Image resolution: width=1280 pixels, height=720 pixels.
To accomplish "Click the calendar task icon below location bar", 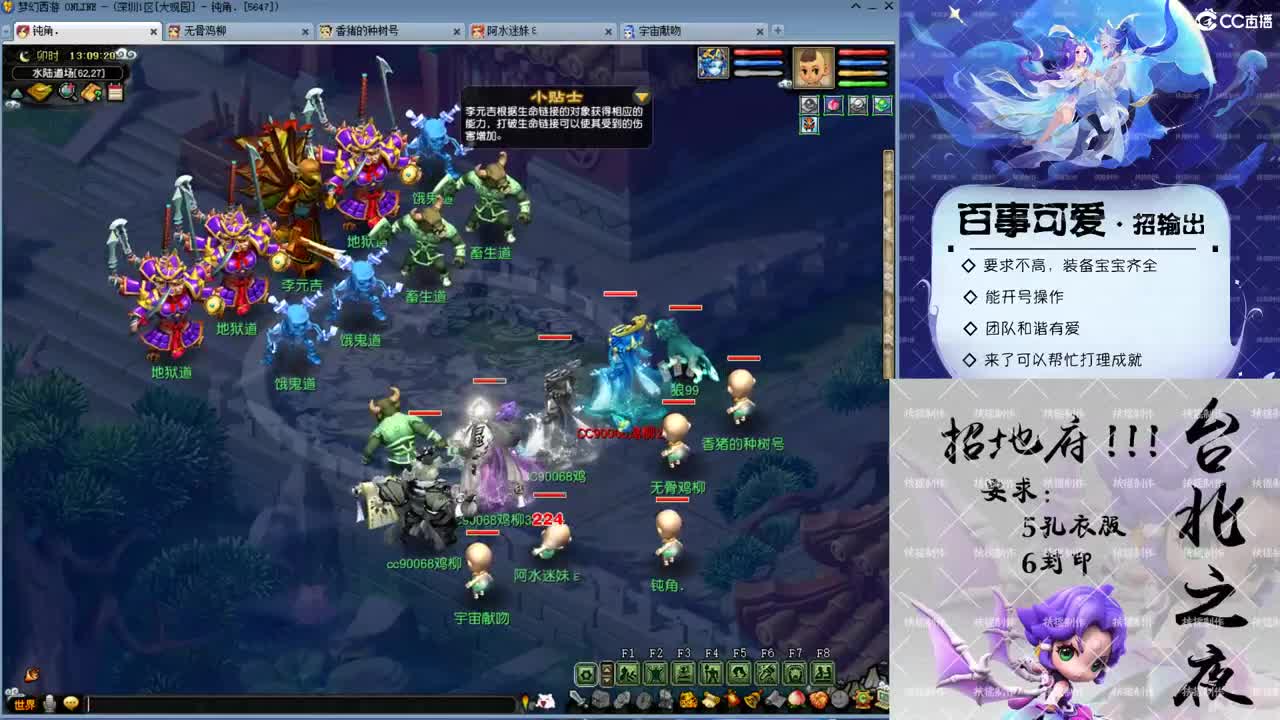I will [114, 90].
